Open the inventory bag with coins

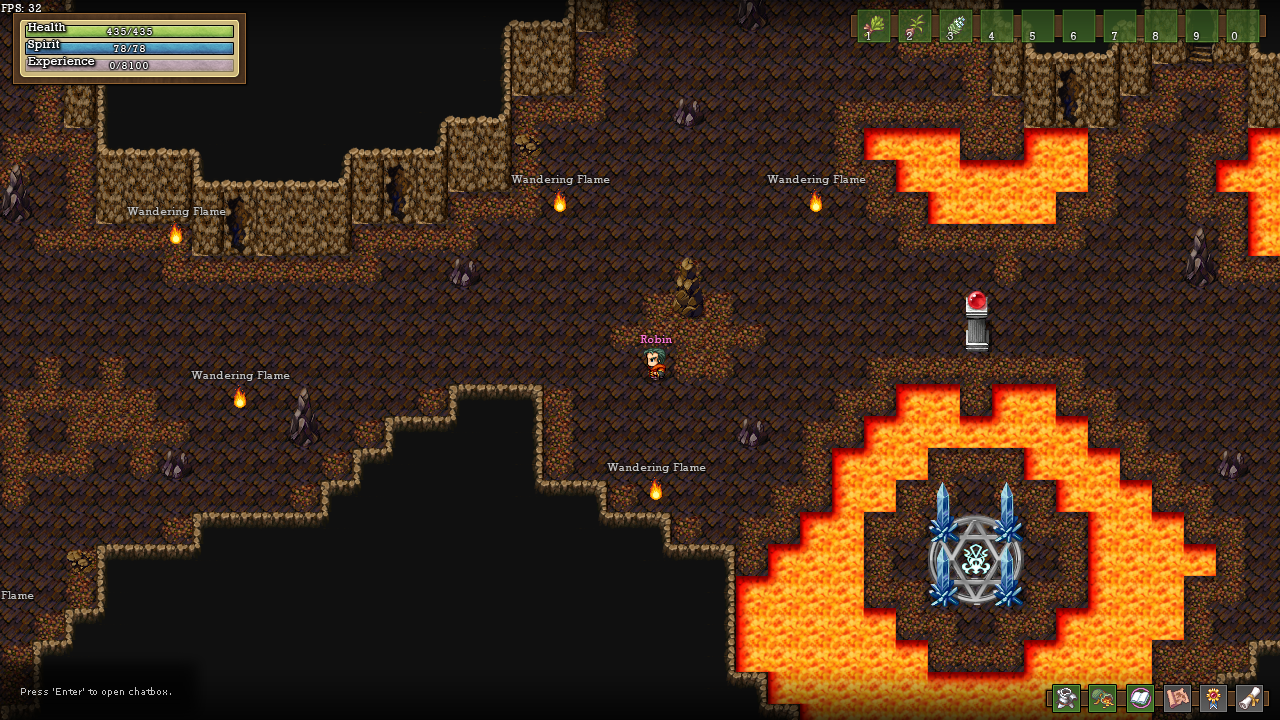click(x=1102, y=698)
